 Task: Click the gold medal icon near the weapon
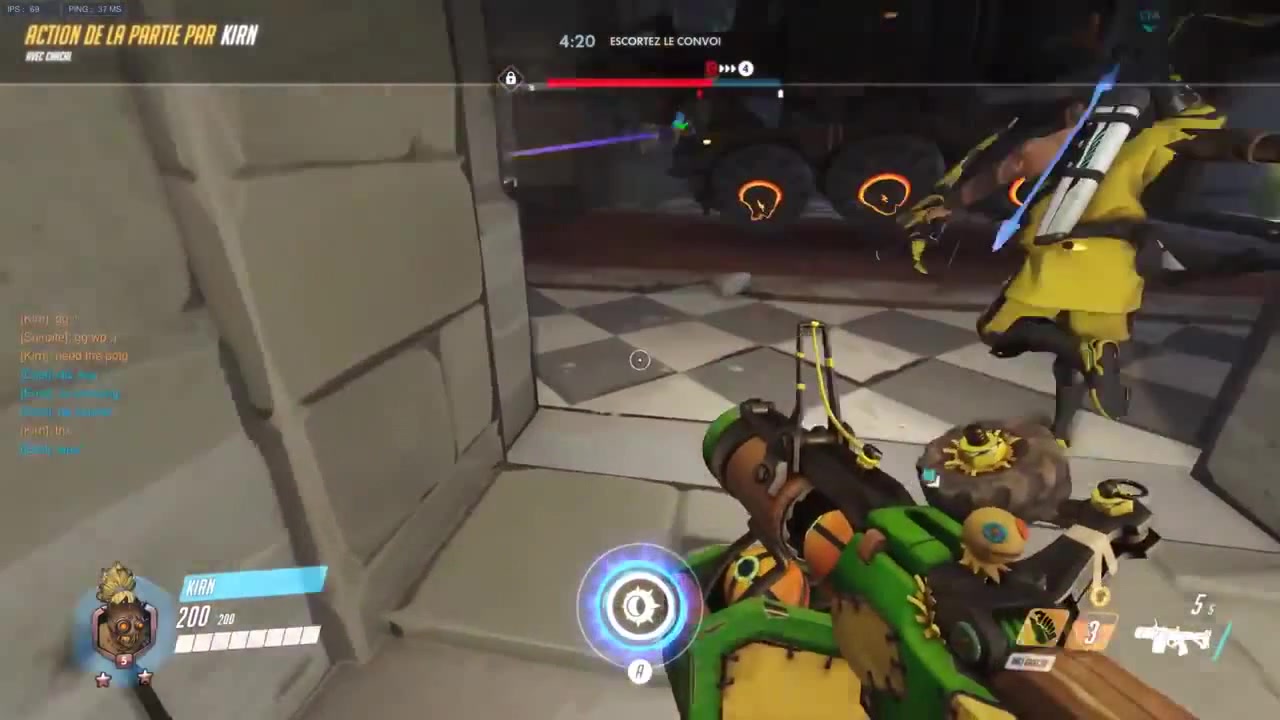[1098, 597]
